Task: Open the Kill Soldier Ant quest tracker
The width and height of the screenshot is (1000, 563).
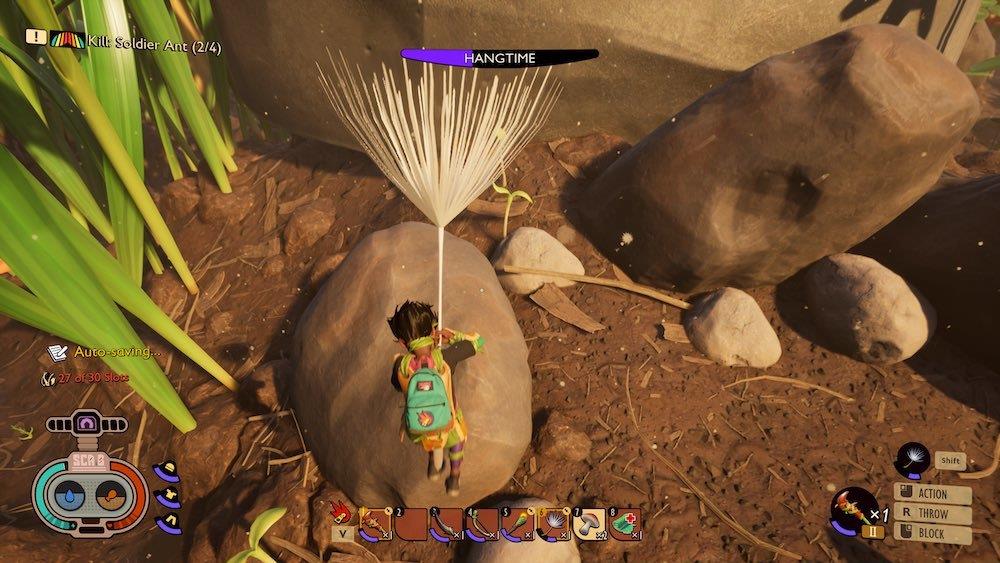Action: click(x=120, y=36)
